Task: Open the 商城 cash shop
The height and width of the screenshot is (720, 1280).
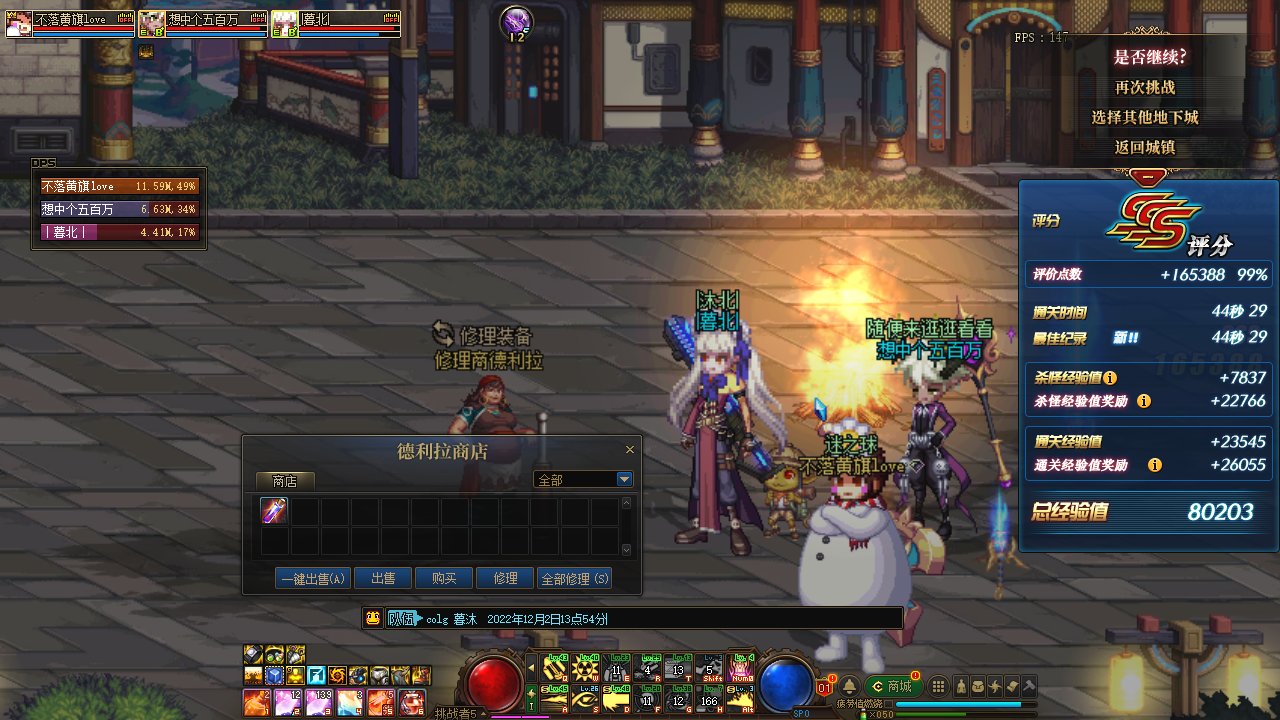Action: pos(893,686)
